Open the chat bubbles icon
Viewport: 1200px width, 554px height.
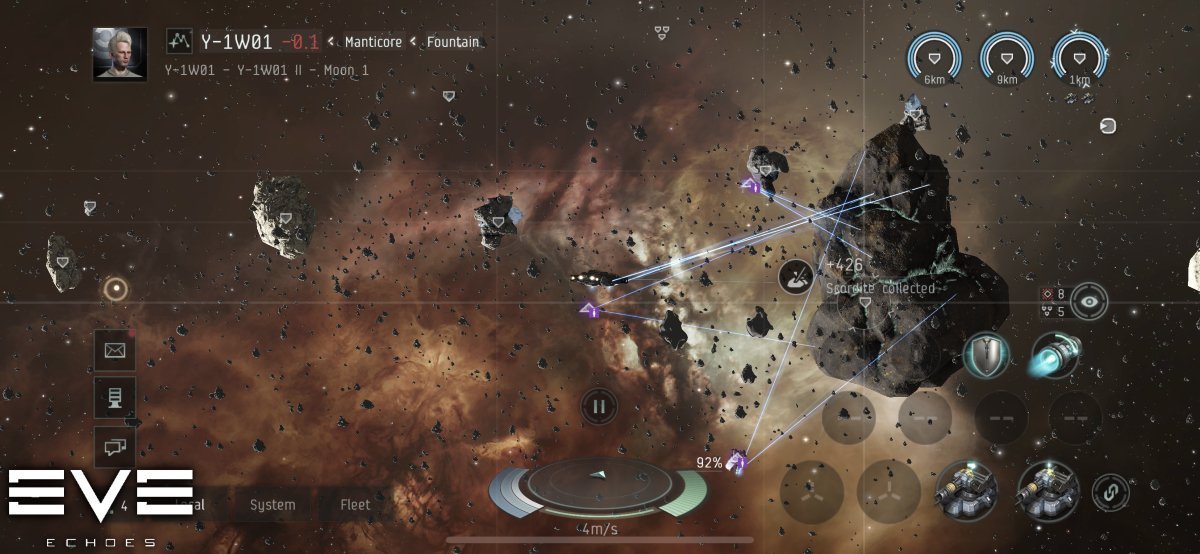(114, 446)
